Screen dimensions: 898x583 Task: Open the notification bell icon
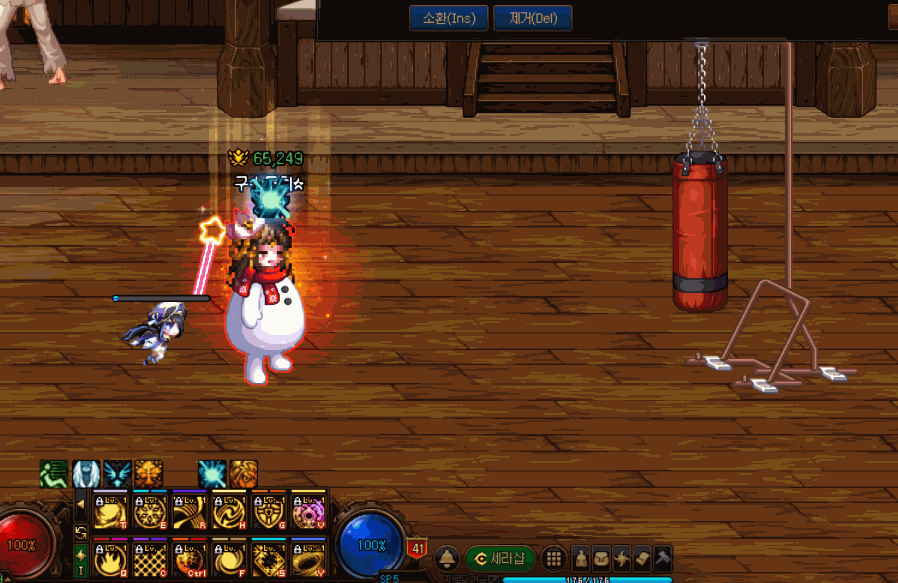pos(447,558)
